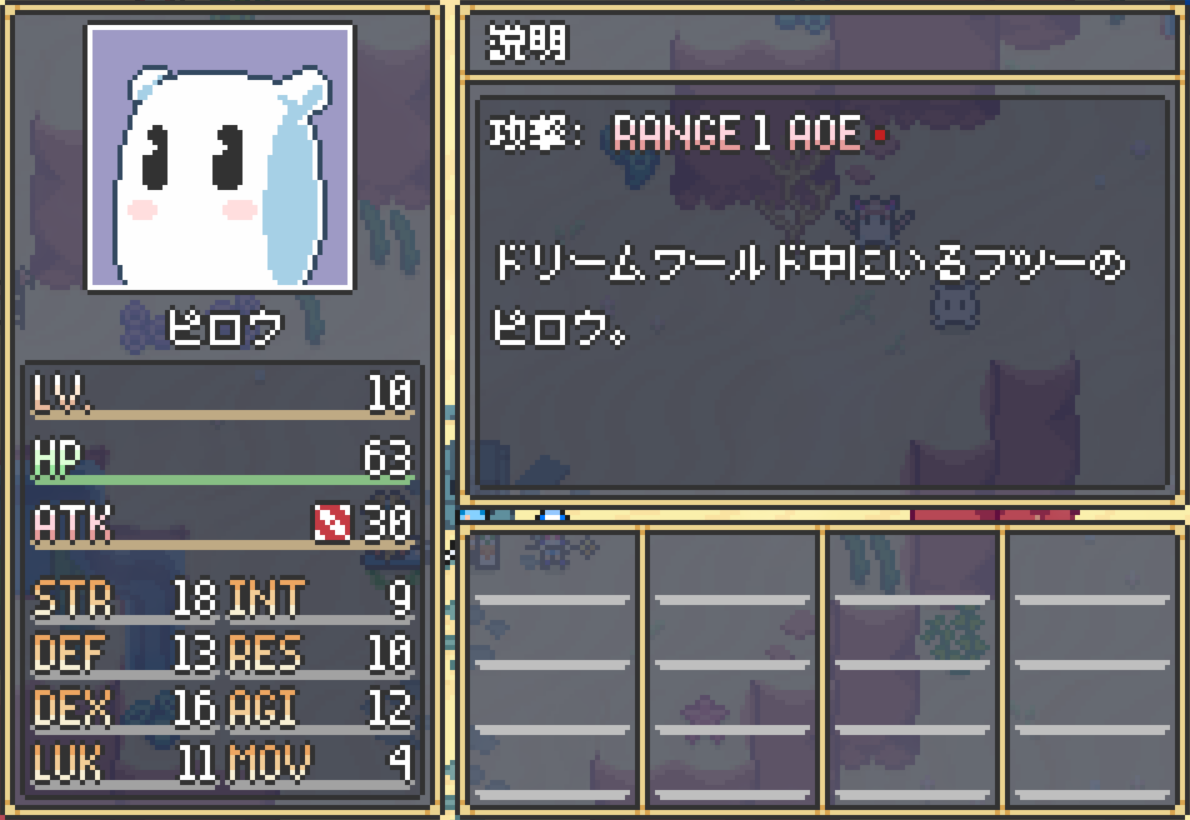Select the ピロウ character portrait

point(220,158)
